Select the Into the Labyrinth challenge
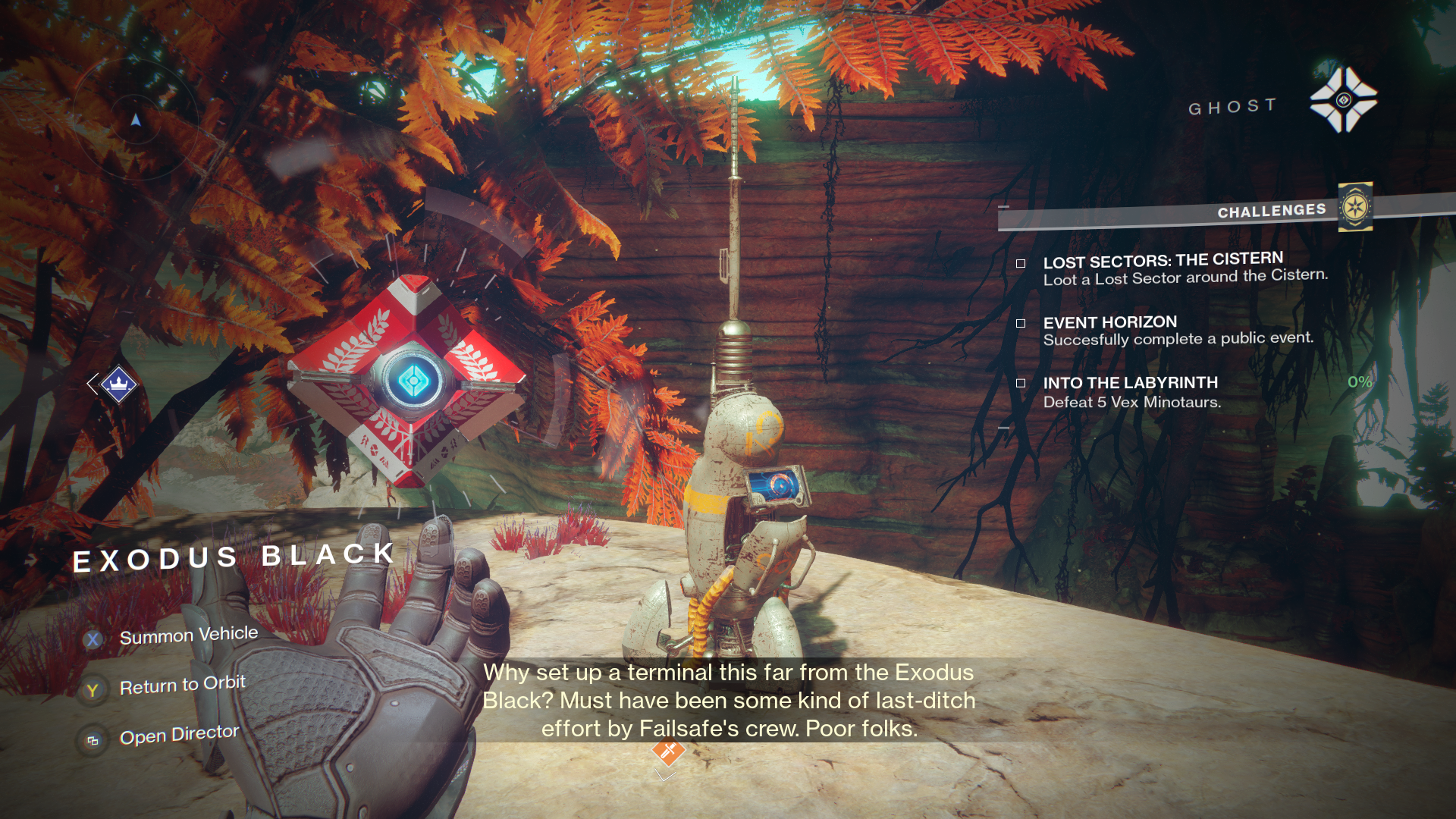Image resolution: width=1456 pixels, height=819 pixels. pyautogui.click(x=1130, y=383)
